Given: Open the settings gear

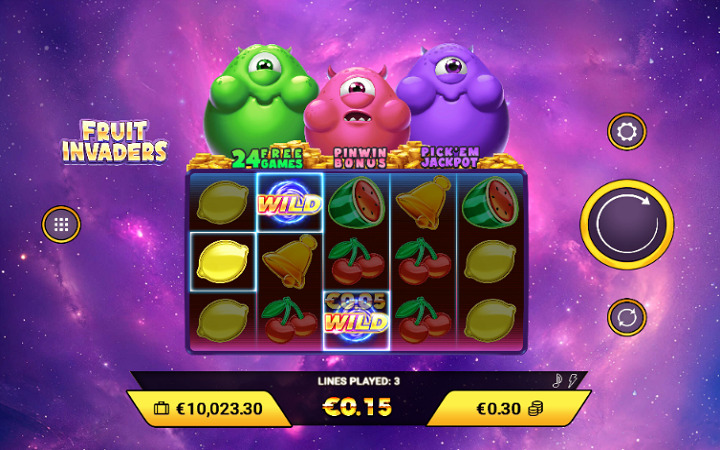Looking at the screenshot, I should [627, 131].
